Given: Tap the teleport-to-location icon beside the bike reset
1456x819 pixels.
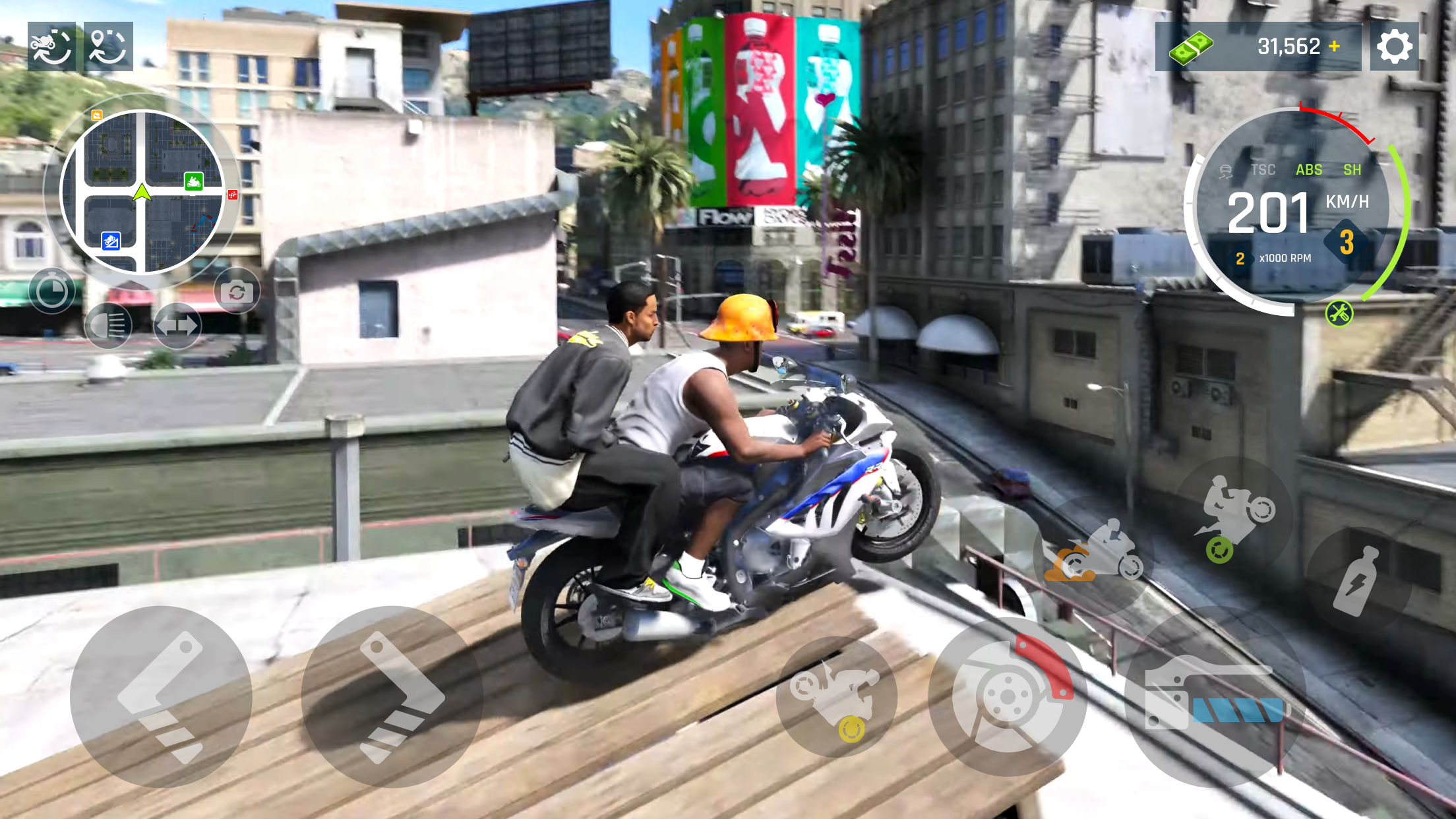Looking at the screenshot, I should tap(107, 46).
